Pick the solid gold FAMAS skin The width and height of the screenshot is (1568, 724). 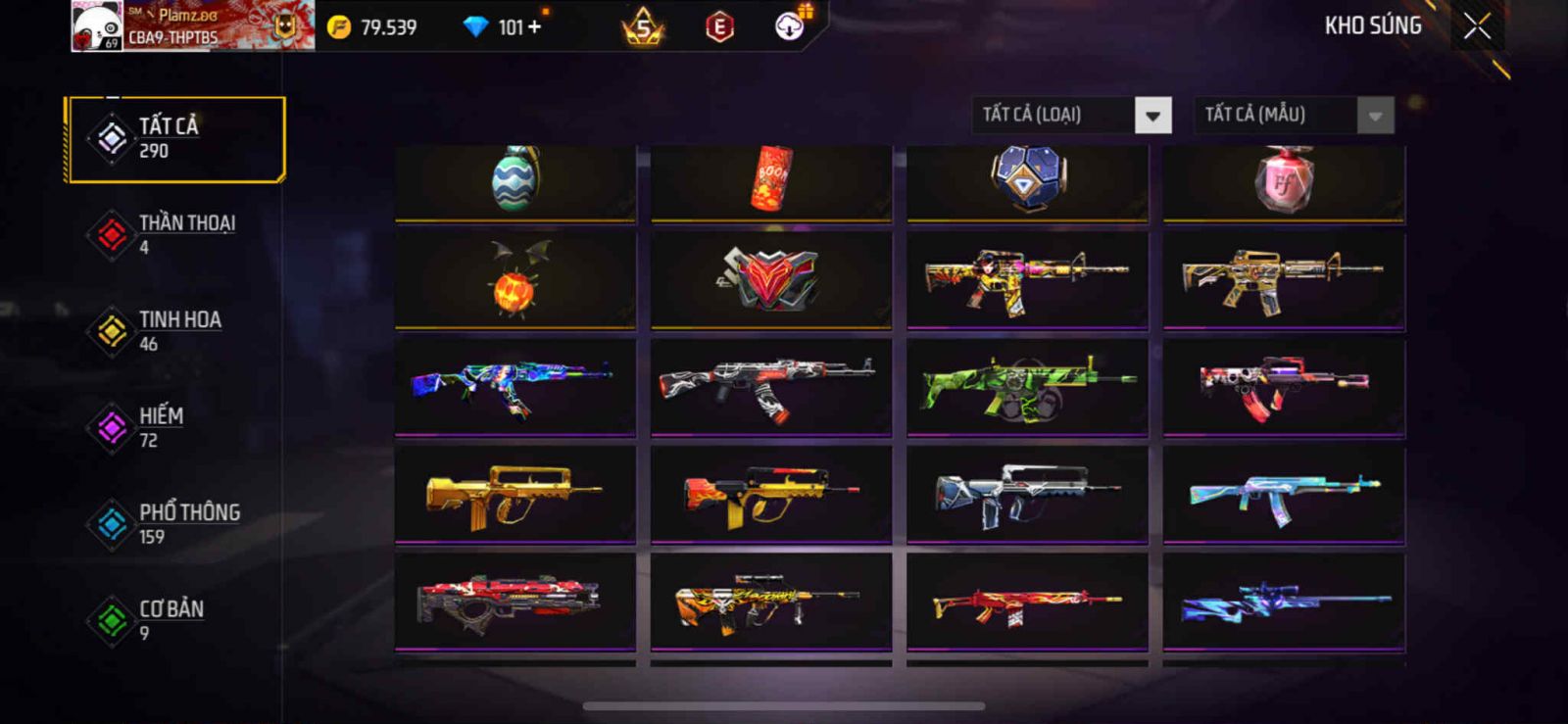514,494
